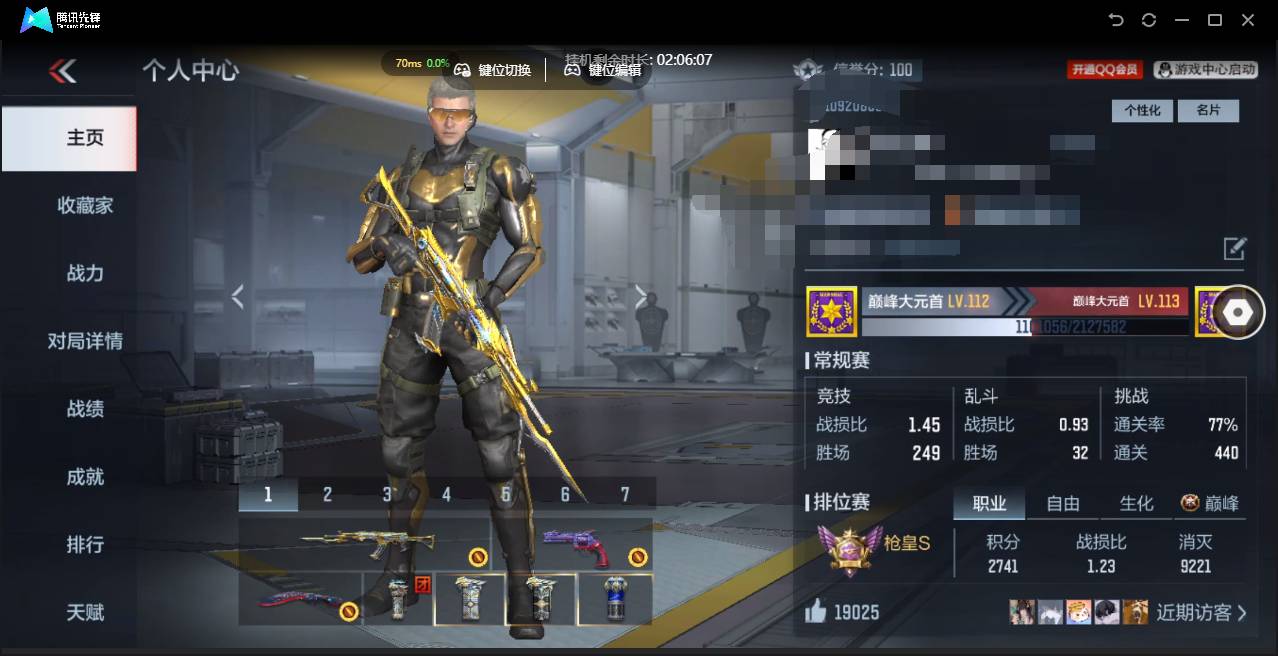
Task: Click the 个性化 personalization button
Action: tap(1142, 111)
